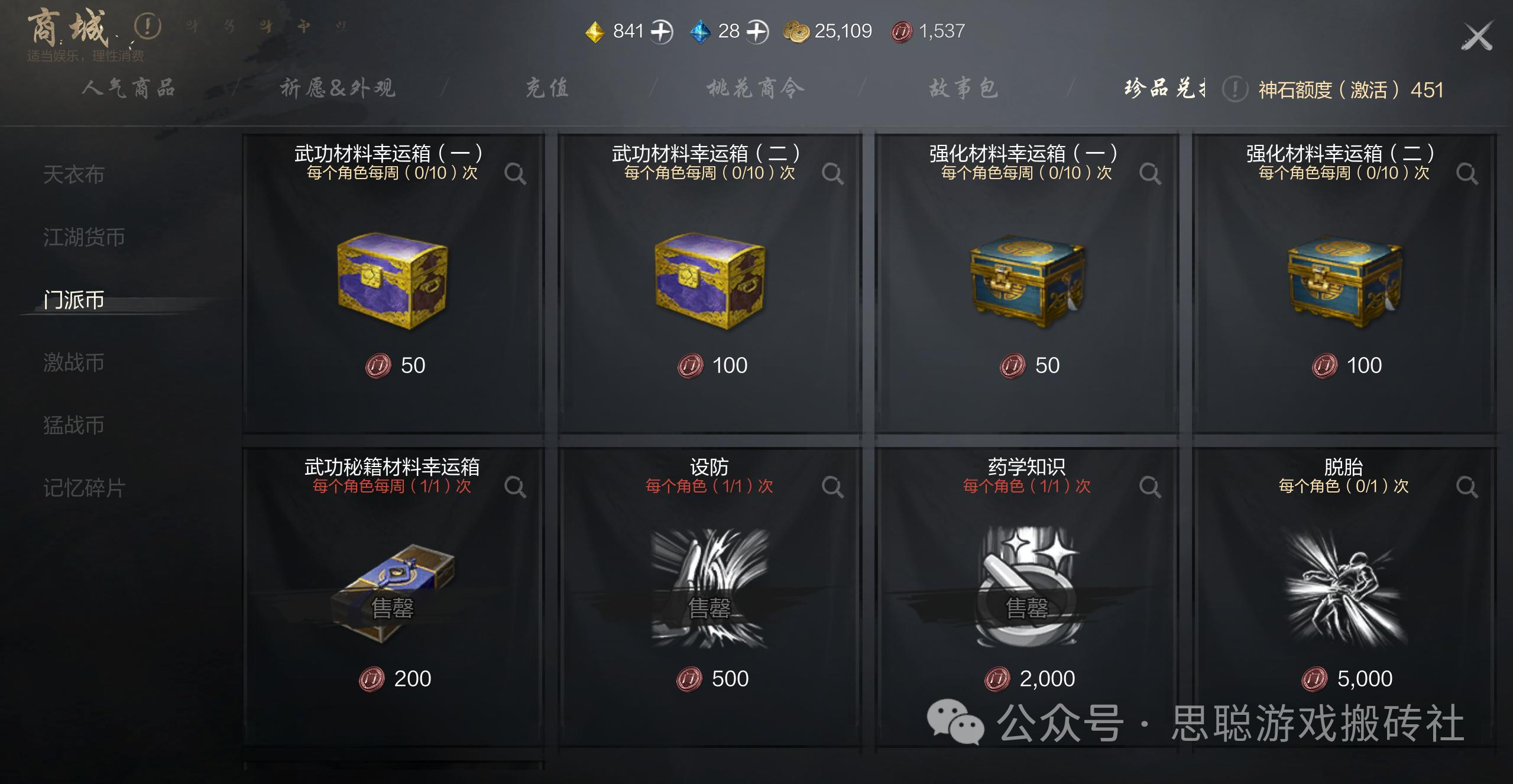Select the 江湖货币 category

(84, 238)
